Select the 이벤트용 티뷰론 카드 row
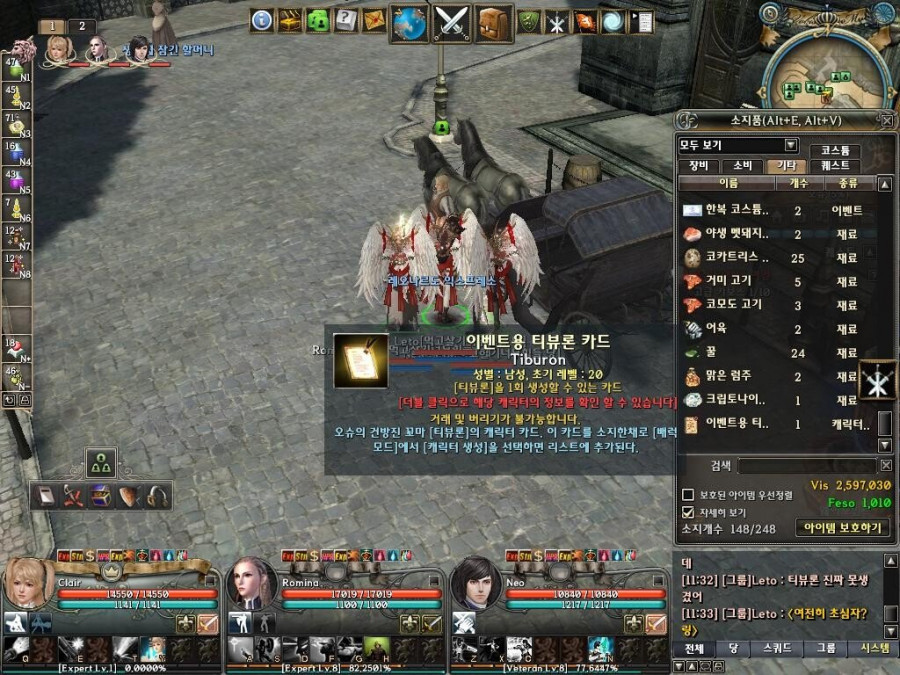Screen dimensions: 900x675 point(770,424)
